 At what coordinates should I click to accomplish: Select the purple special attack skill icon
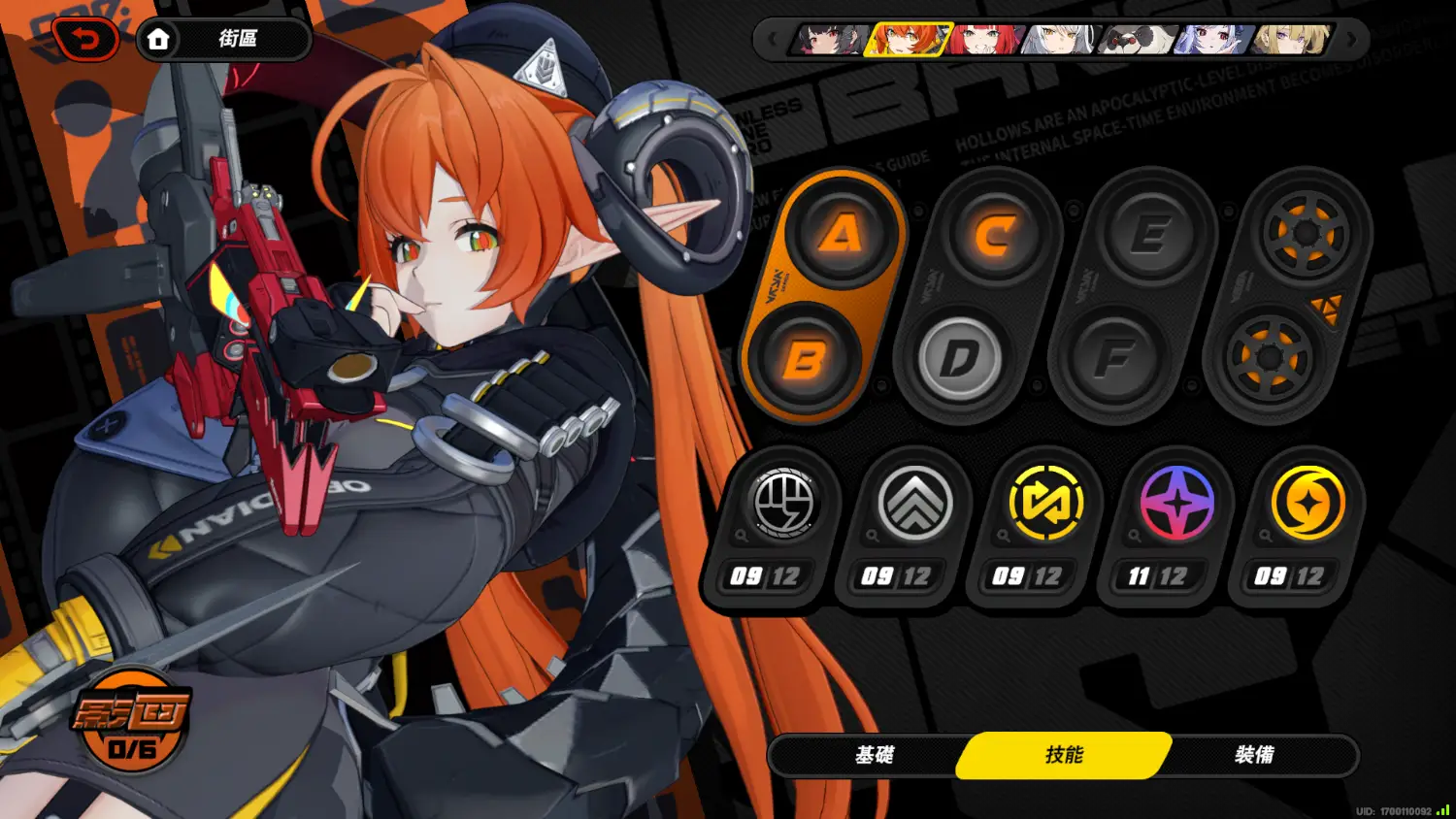1176,505
